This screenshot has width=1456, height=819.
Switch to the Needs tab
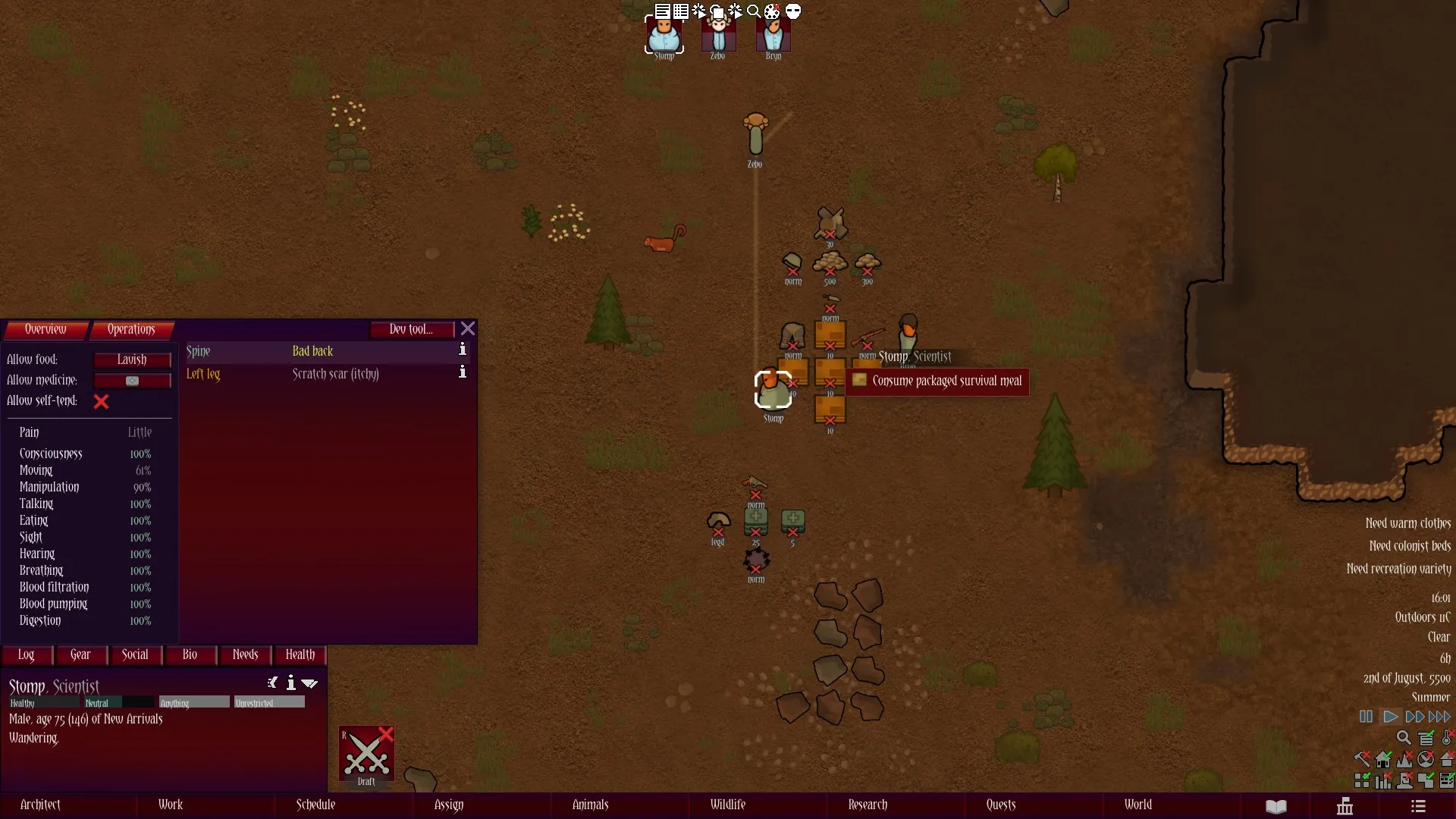[x=245, y=654]
